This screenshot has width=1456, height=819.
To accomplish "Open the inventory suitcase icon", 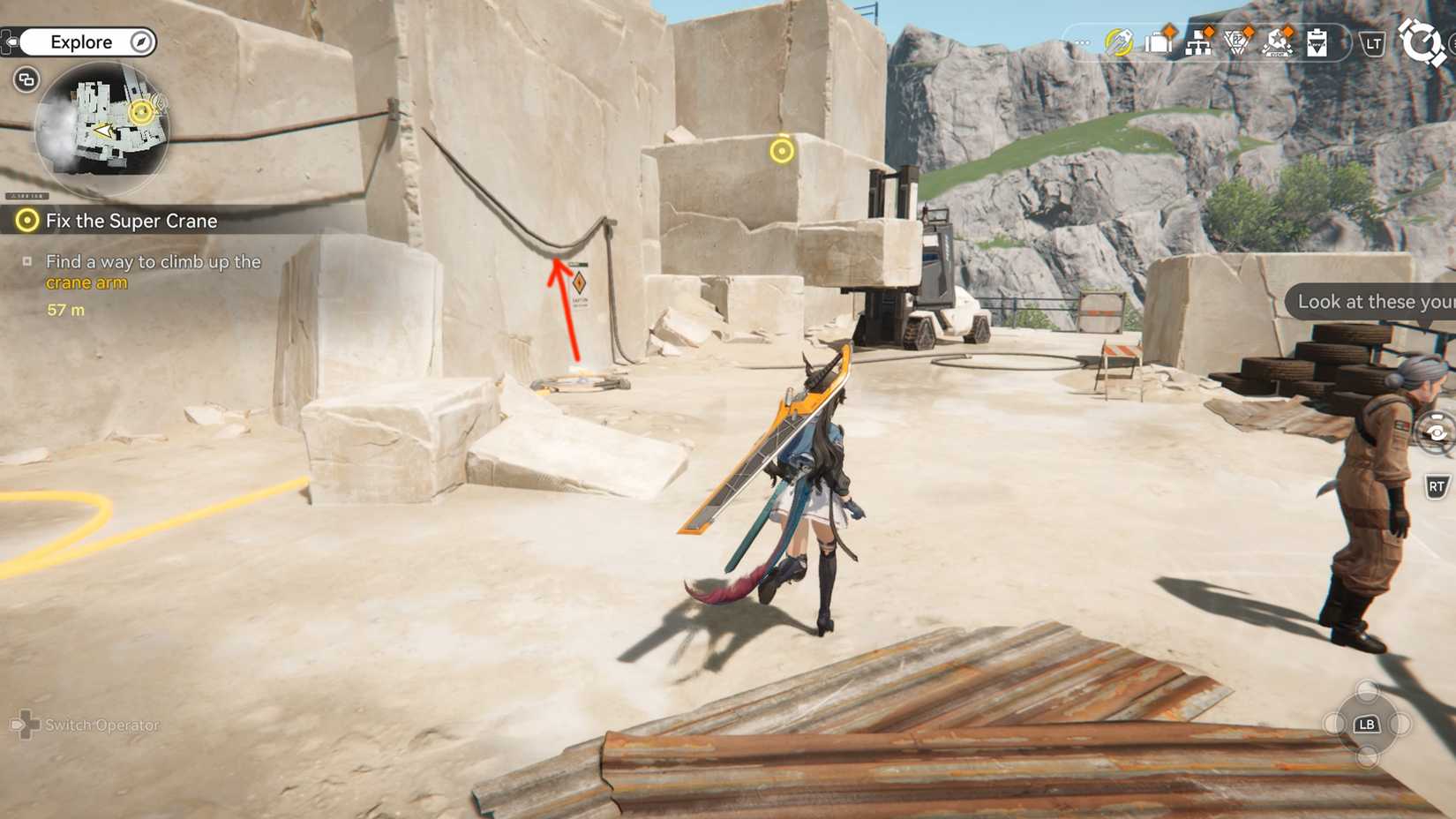I will coord(1159,42).
